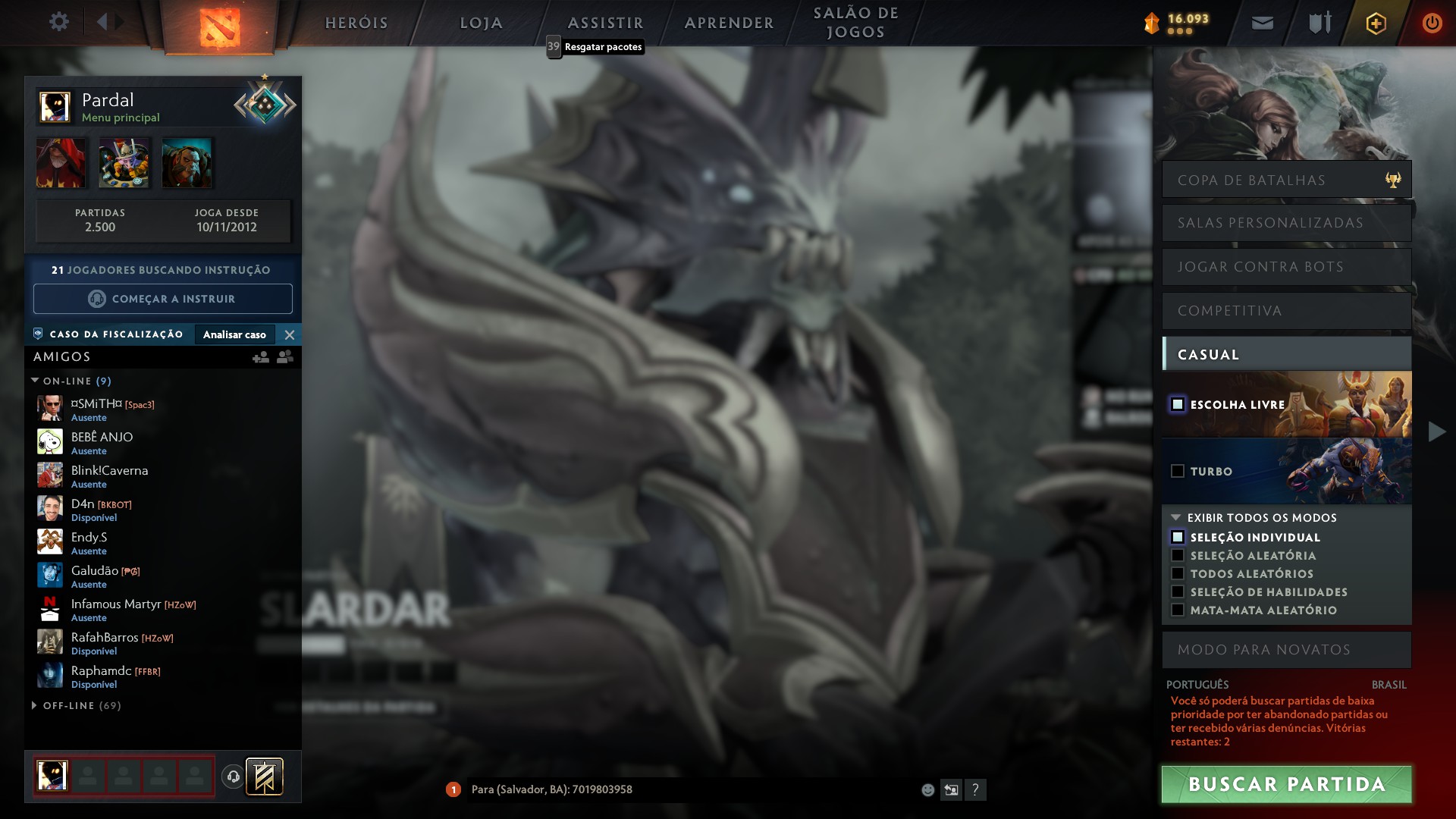Select the Pardal player avatar thumbnail
Screen dimensions: 1456x819
coord(56,106)
